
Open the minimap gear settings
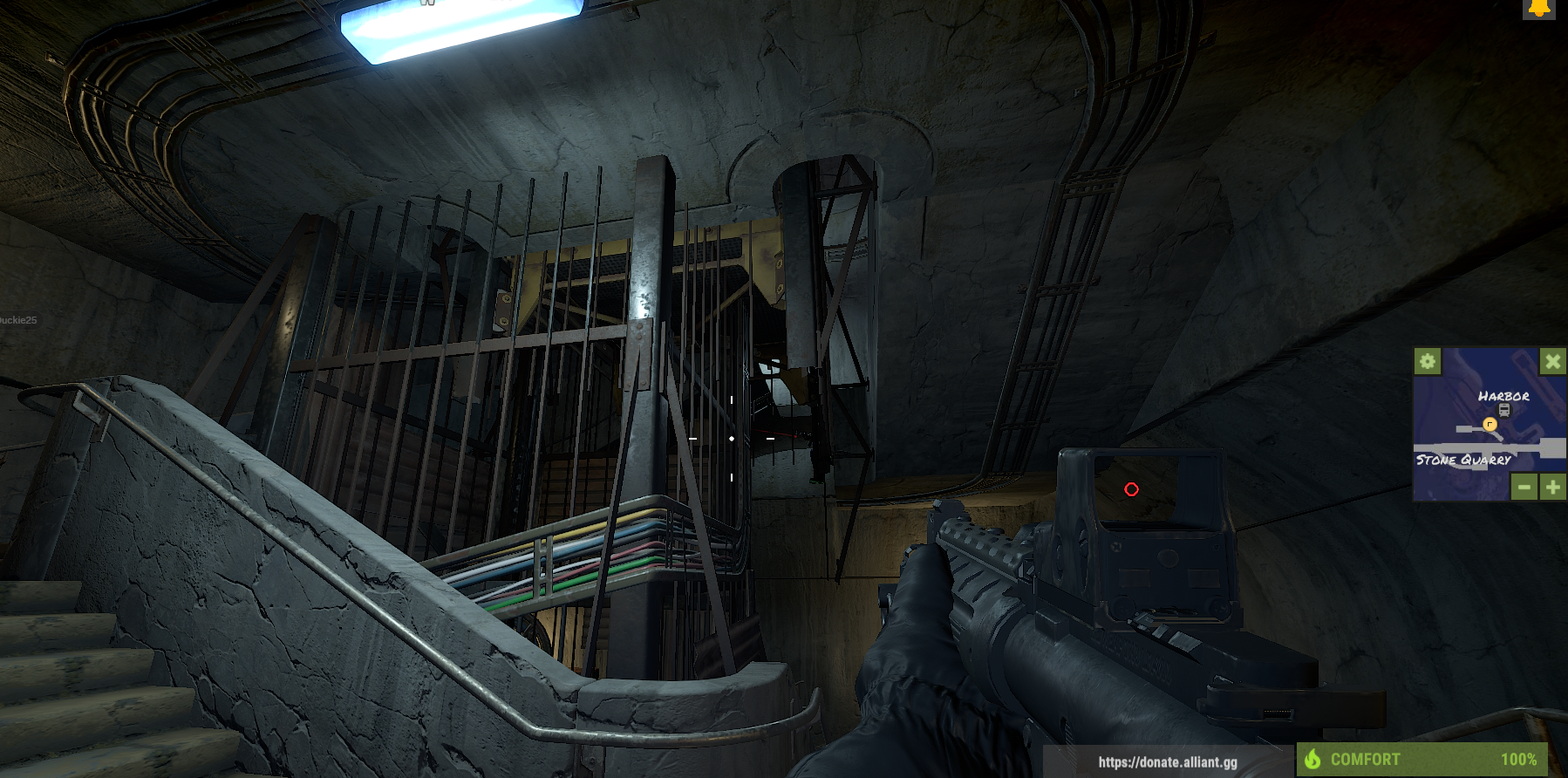[1427, 361]
